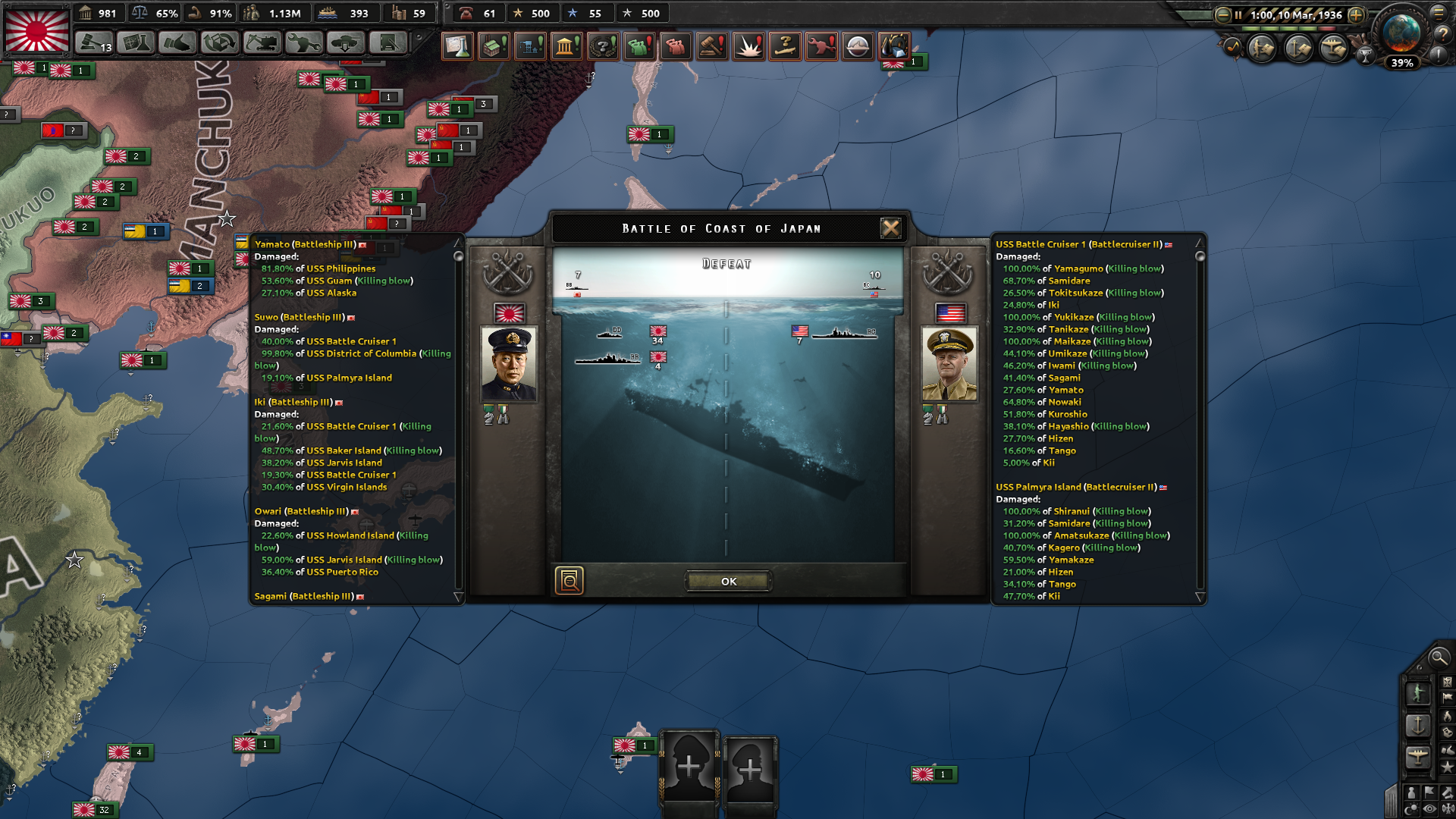Toggle the day/night map overlay
Screen dimensions: 1456x819
(1412, 807)
